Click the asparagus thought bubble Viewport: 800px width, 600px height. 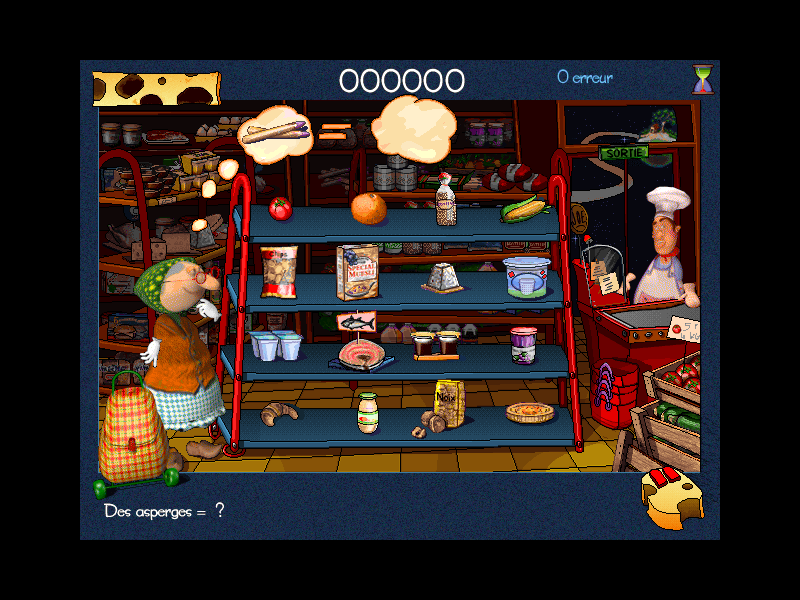pyautogui.click(x=276, y=133)
